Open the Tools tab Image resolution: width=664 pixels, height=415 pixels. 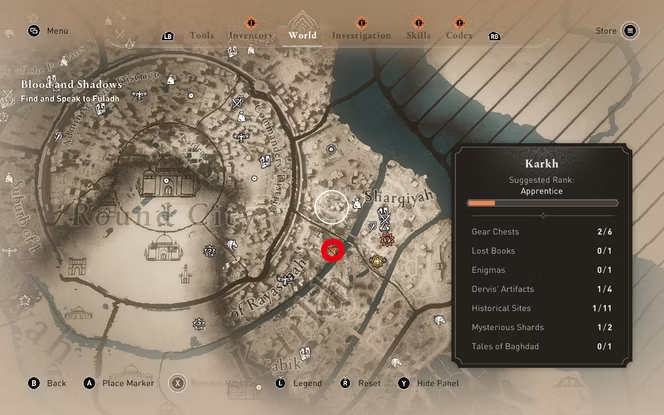pyautogui.click(x=201, y=36)
